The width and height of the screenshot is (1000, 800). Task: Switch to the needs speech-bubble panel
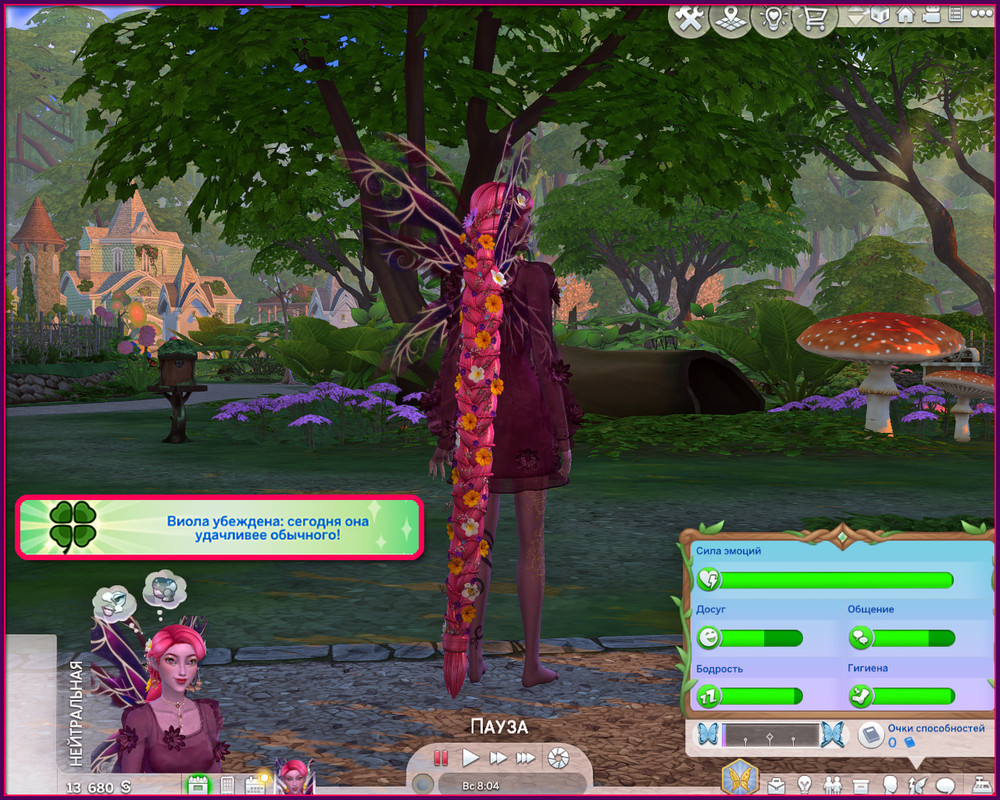tap(945, 785)
